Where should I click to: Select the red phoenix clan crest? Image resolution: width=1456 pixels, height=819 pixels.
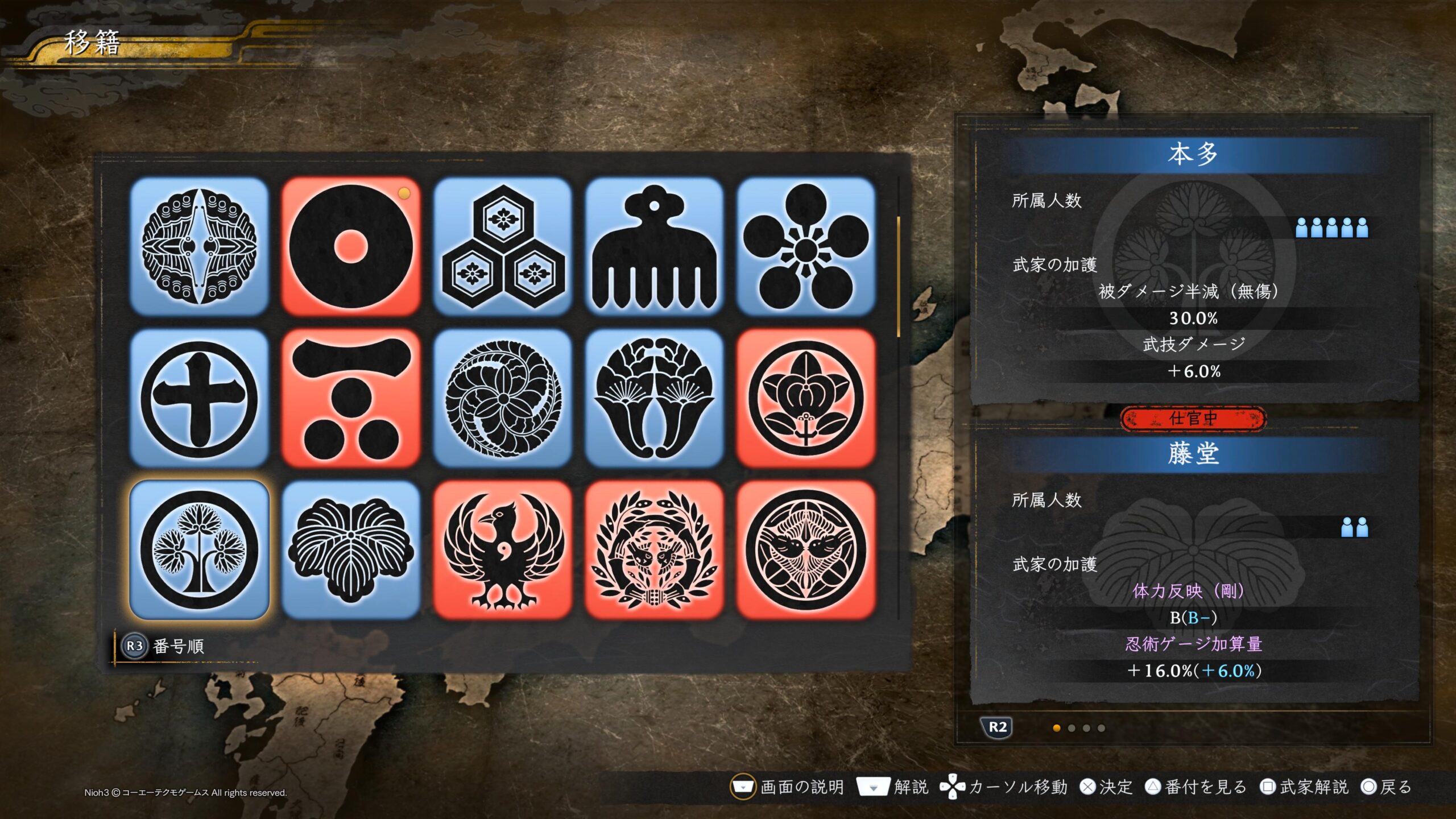point(503,550)
